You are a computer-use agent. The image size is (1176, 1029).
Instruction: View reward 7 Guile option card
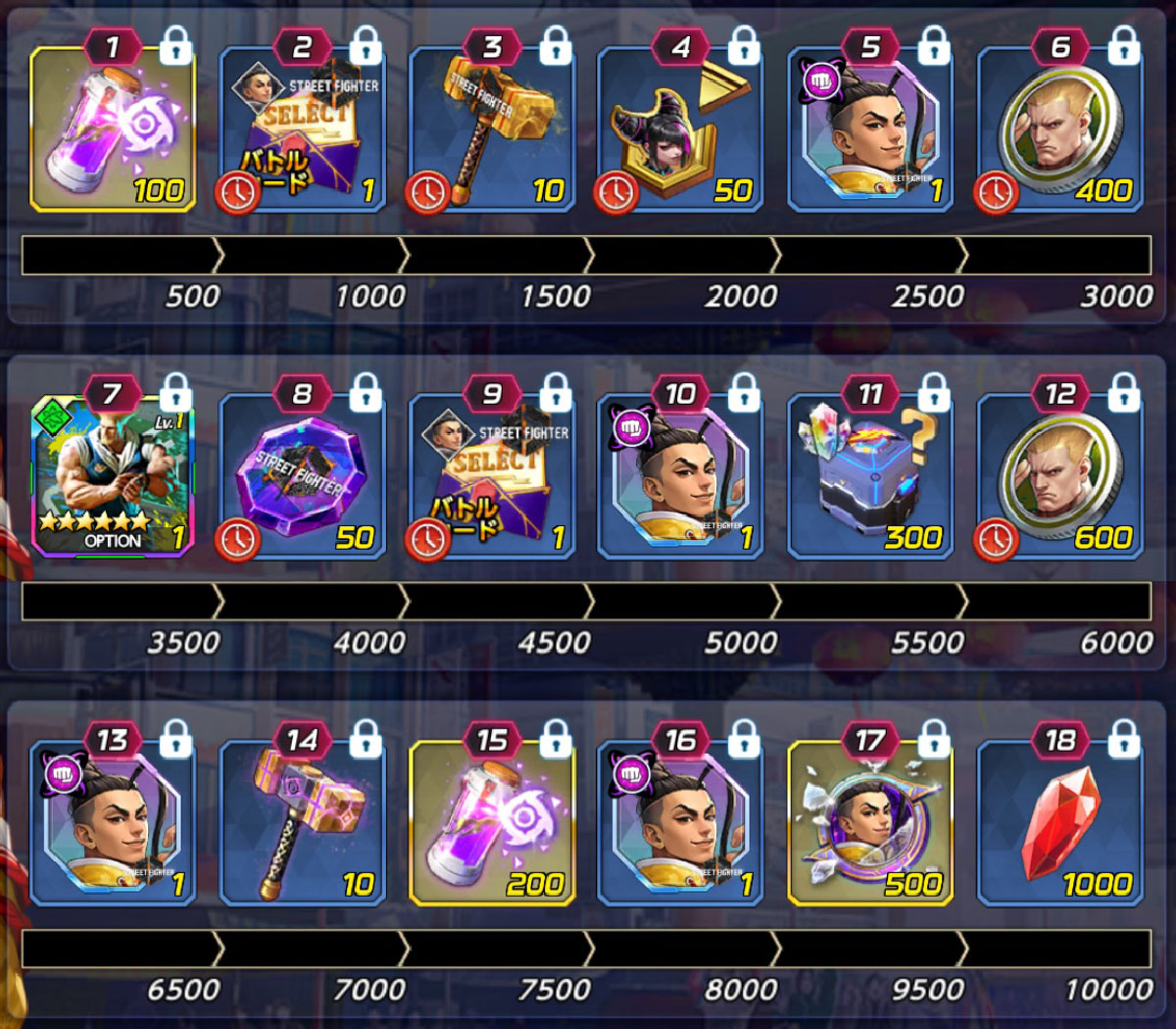[113, 476]
